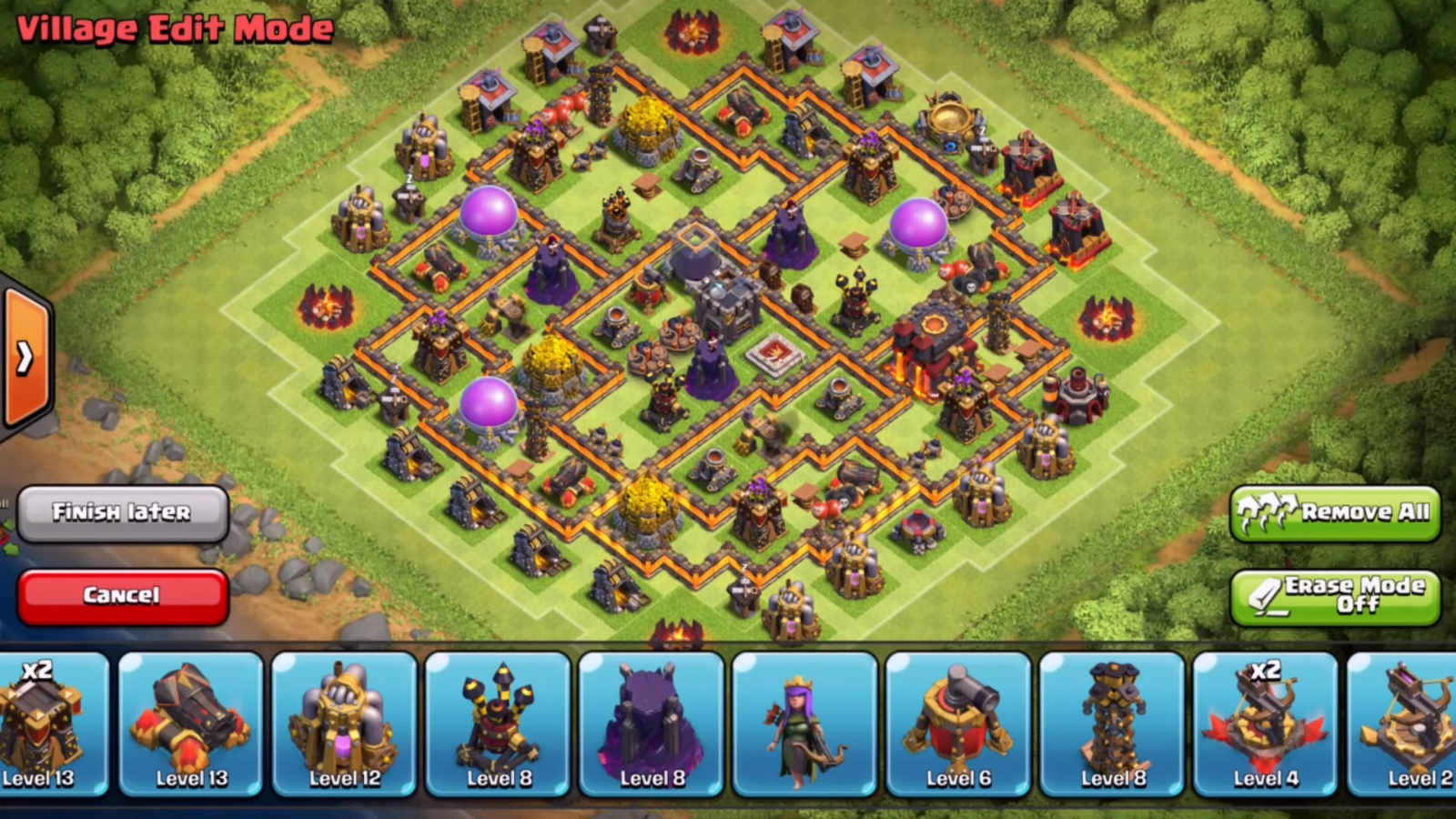
Task: Select the golden Gold Storage near village top
Action: 646,127
